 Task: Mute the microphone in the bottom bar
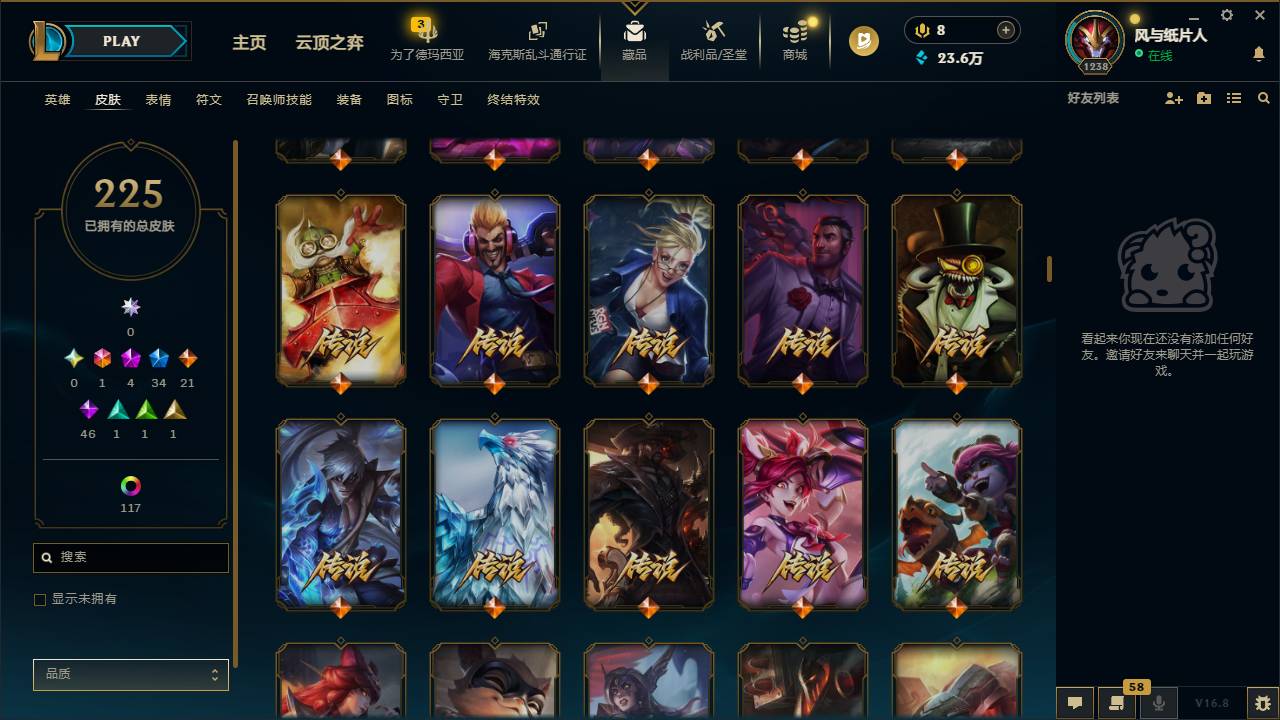[1160, 703]
